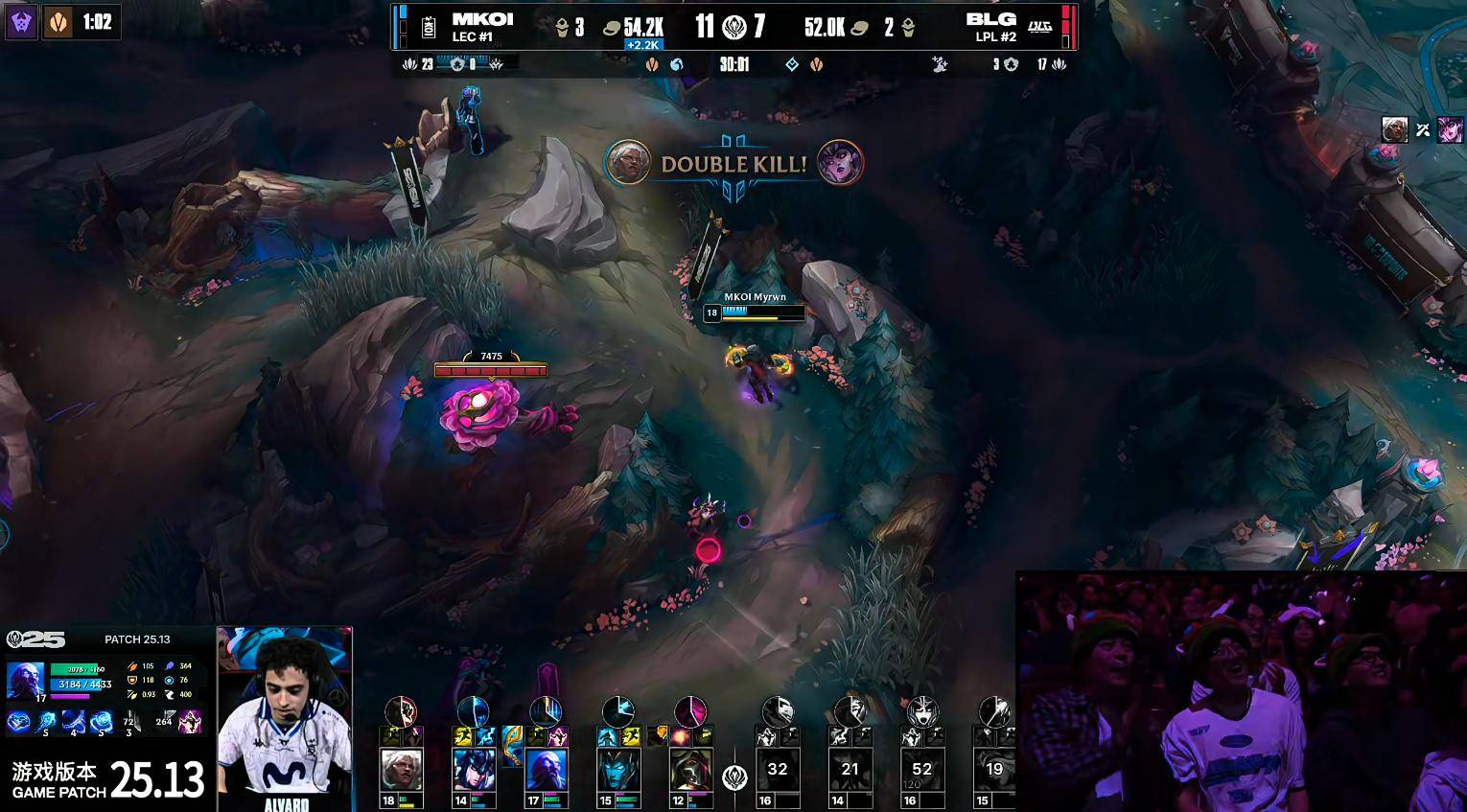
Task: Click the Herald's 7475 health bar
Action: (492, 368)
